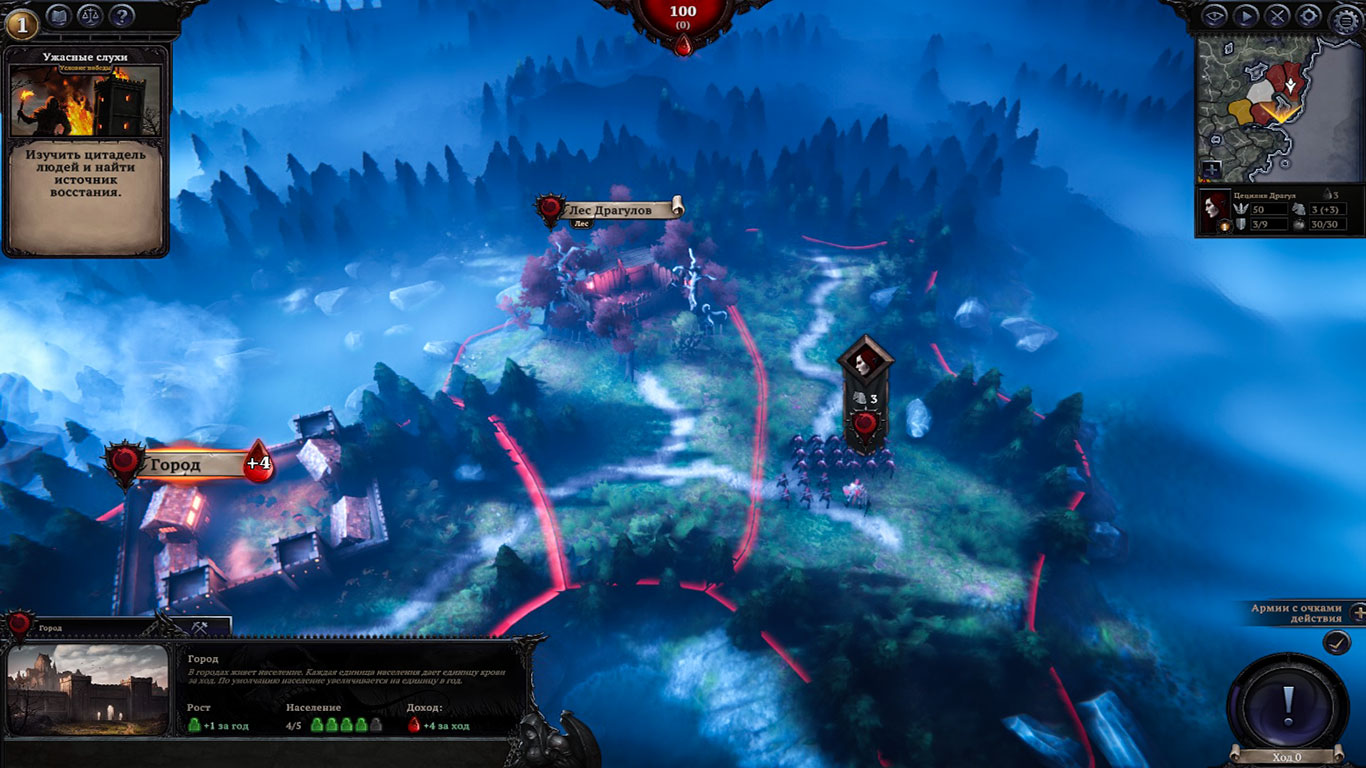Open the book journal icon
Image resolution: width=1366 pixels, height=768 pixels.
tap(58, 16)
